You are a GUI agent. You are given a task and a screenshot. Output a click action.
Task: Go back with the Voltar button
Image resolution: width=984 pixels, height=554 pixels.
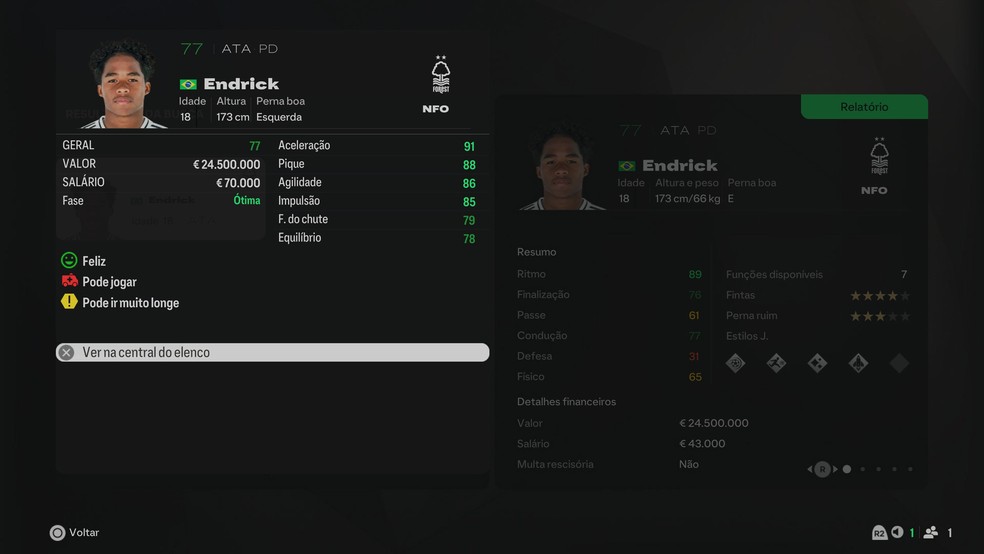point(75,533)
